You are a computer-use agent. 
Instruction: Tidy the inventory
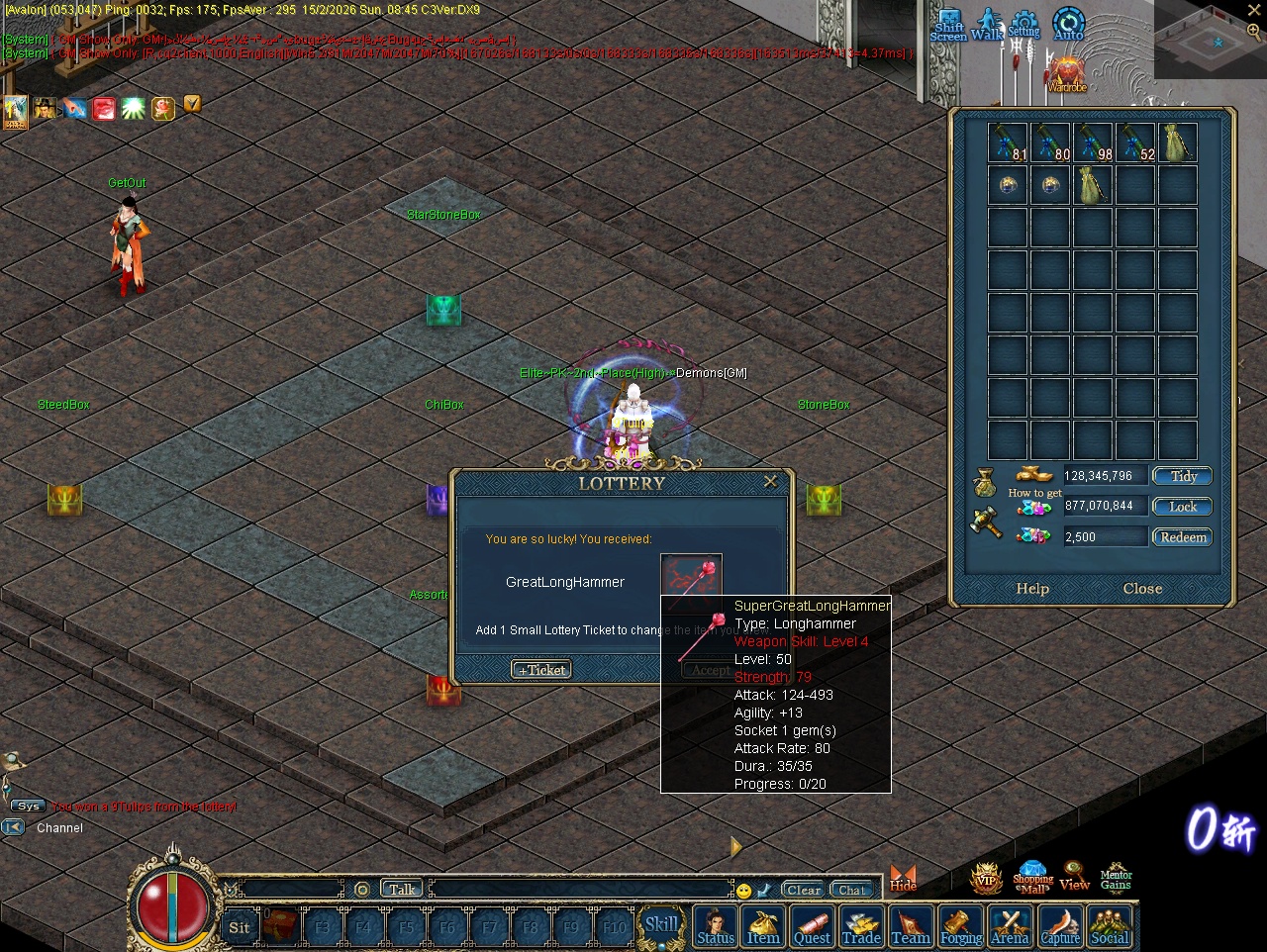coord(1183,476)
